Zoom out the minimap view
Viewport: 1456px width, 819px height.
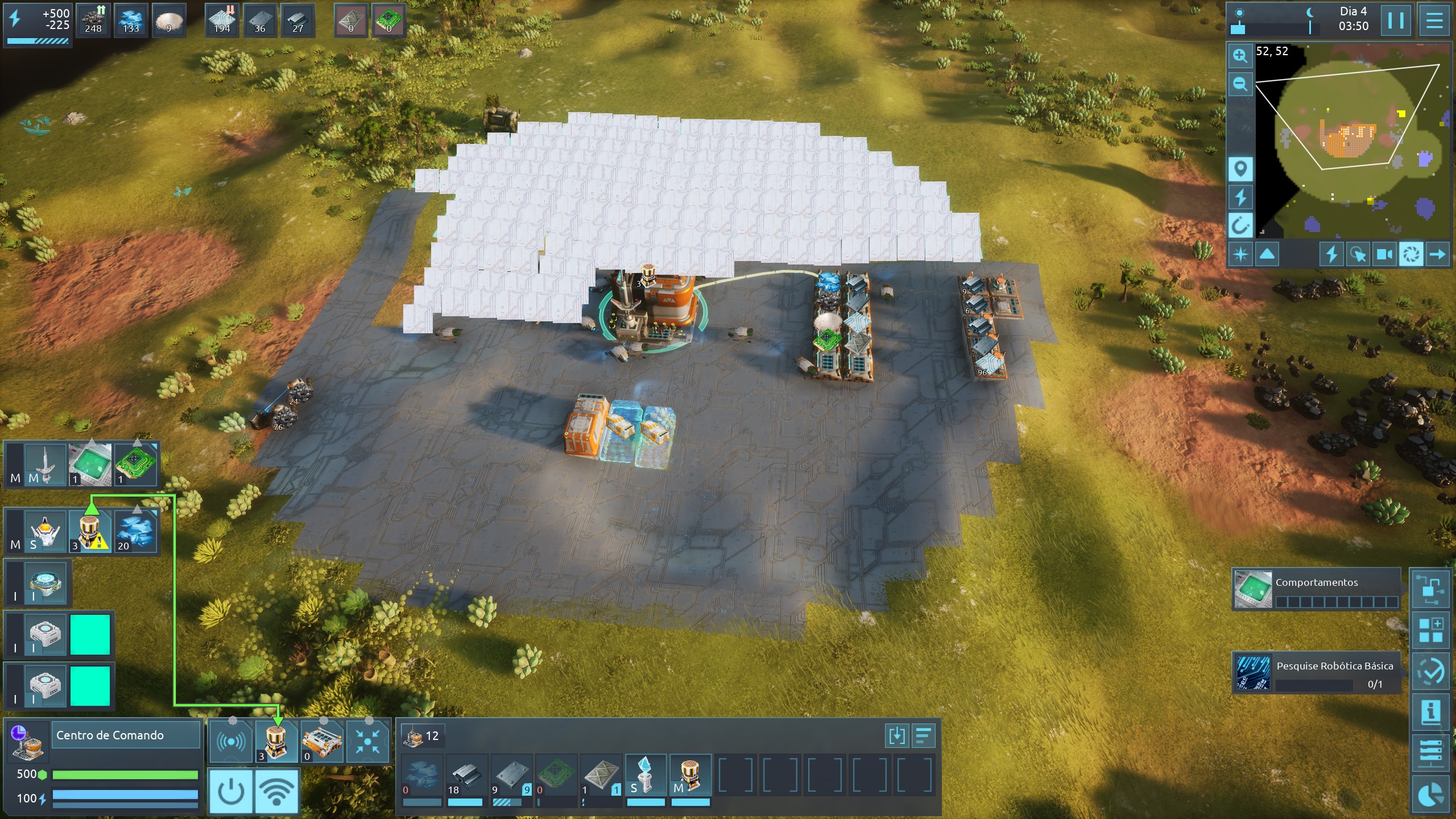tap(1240, 84)
